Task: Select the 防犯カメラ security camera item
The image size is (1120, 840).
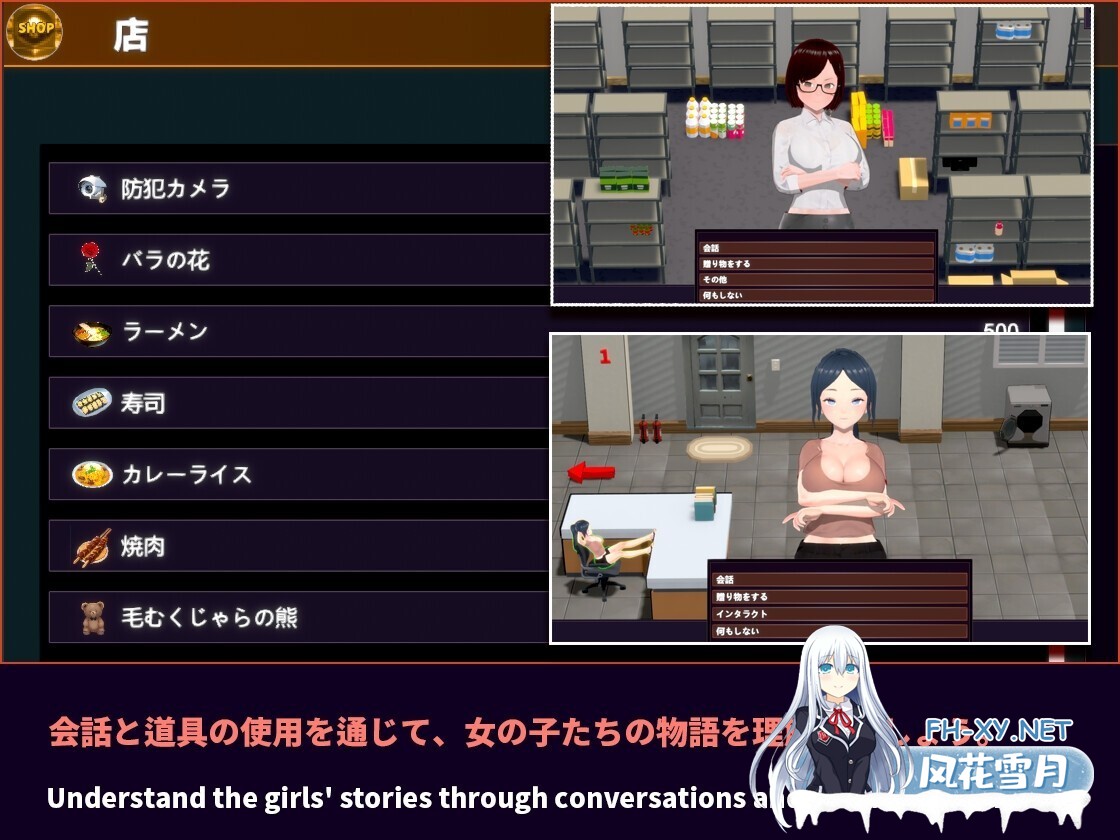Action: pos(300,188)
